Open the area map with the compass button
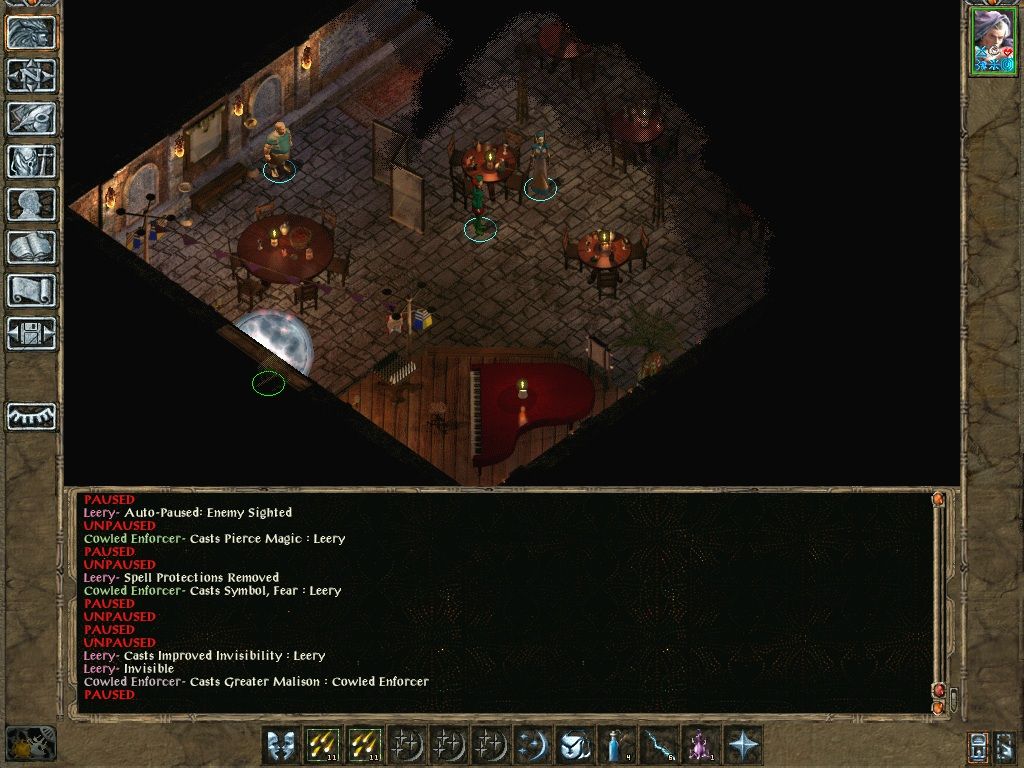This screenshot has width=1024, height=768. 31,75
